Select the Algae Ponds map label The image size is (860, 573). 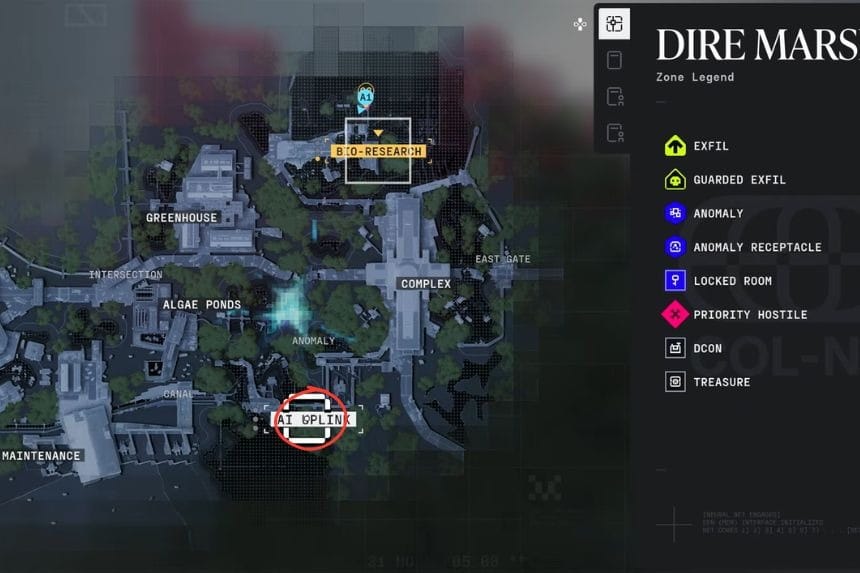201,304
